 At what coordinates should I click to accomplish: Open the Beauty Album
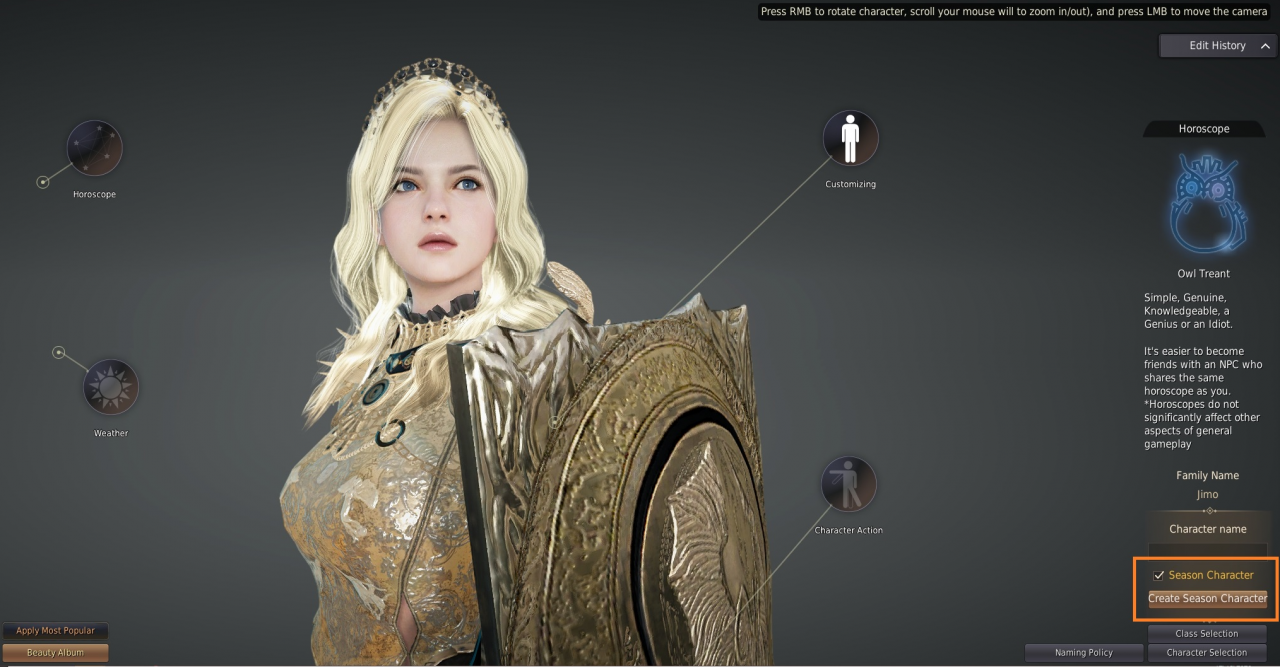click(x=55, y=652)
